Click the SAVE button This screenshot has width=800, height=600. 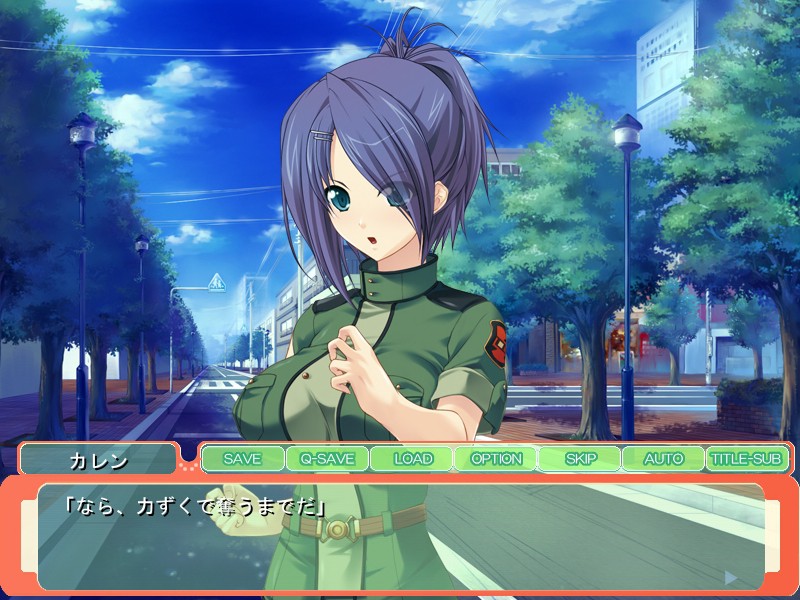(x=242, y=459)
